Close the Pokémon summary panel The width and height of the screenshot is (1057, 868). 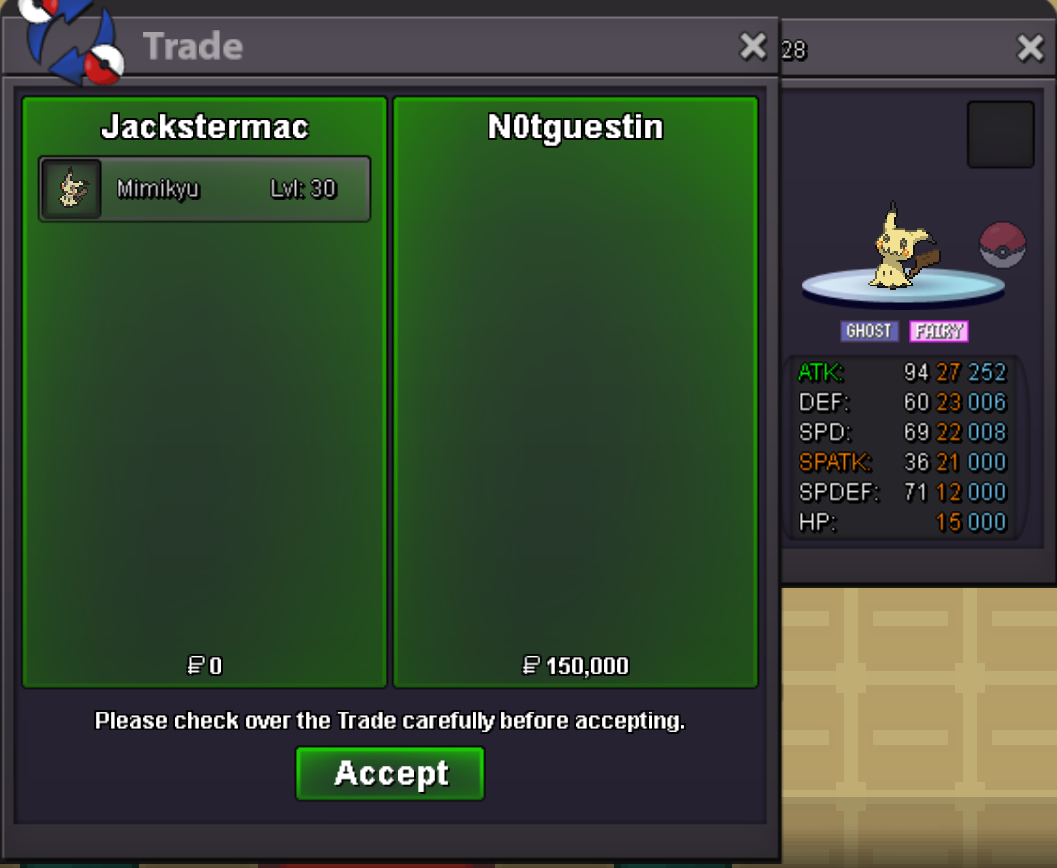1030,48
